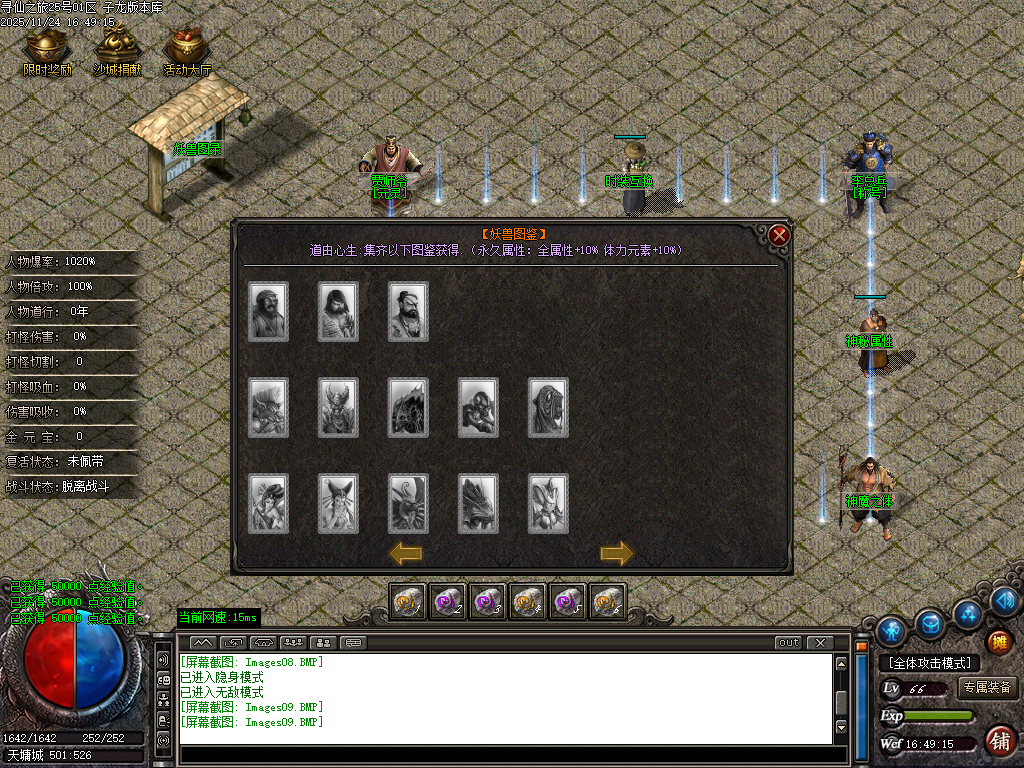The width and height of the screenshot is (1024, 768).
Task: Open the orange 摊 stall button
Action: [999, 642]
